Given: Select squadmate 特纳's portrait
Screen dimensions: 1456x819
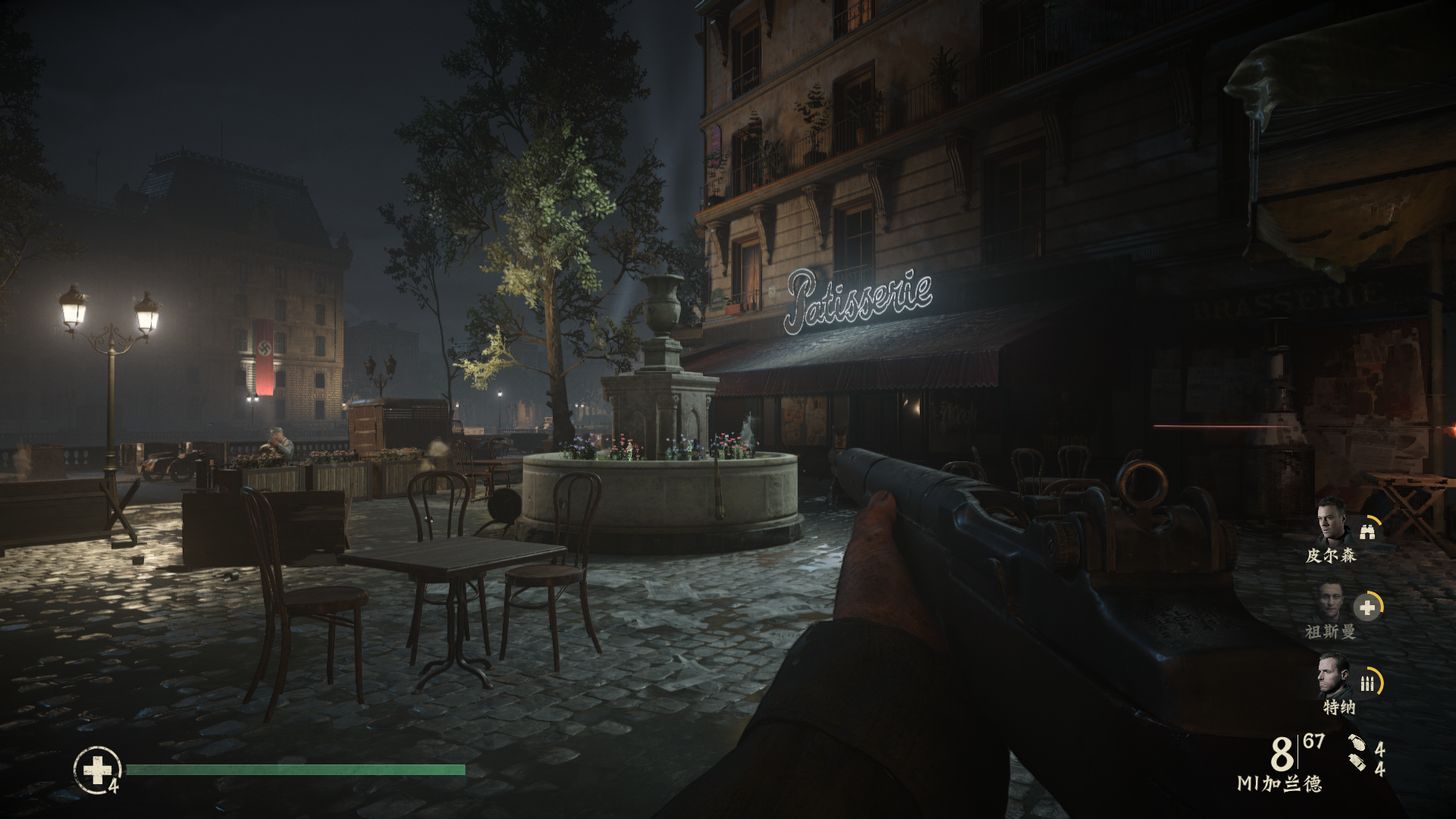Looking at the screenshot, I should tap(1334, 676).
